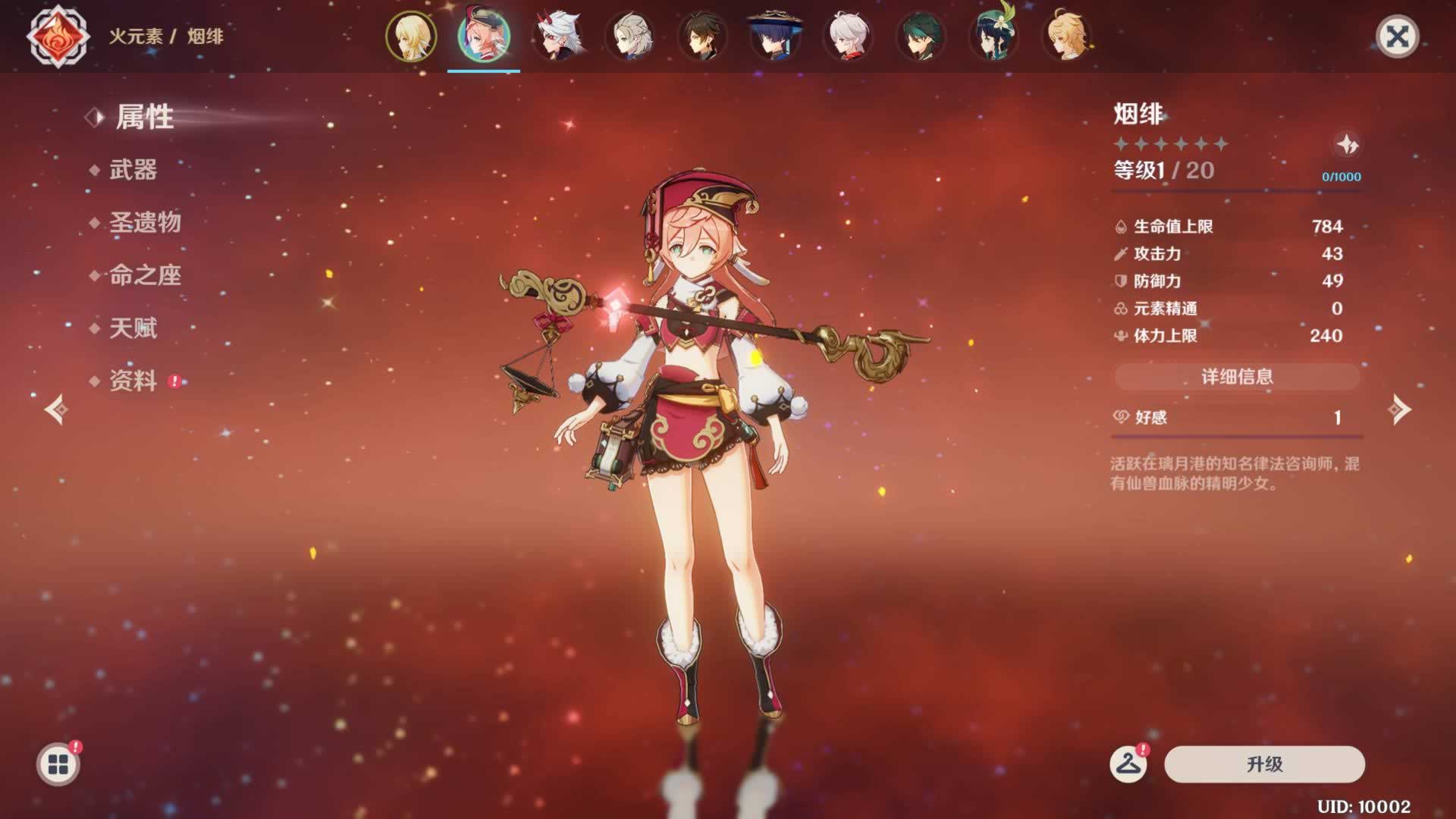Open the 资料 profile menu

point(133,381)
